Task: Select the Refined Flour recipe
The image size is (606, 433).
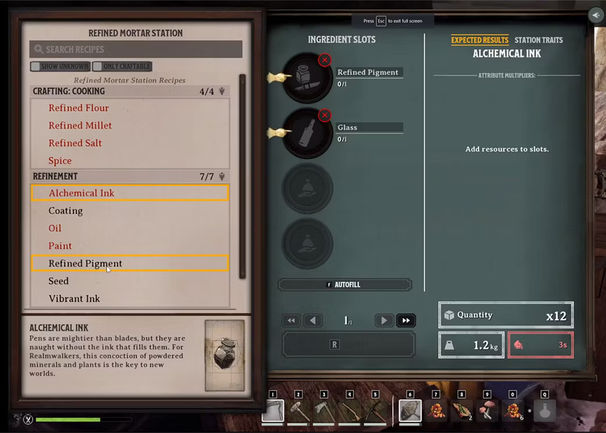Action: [x=78, y=107]
